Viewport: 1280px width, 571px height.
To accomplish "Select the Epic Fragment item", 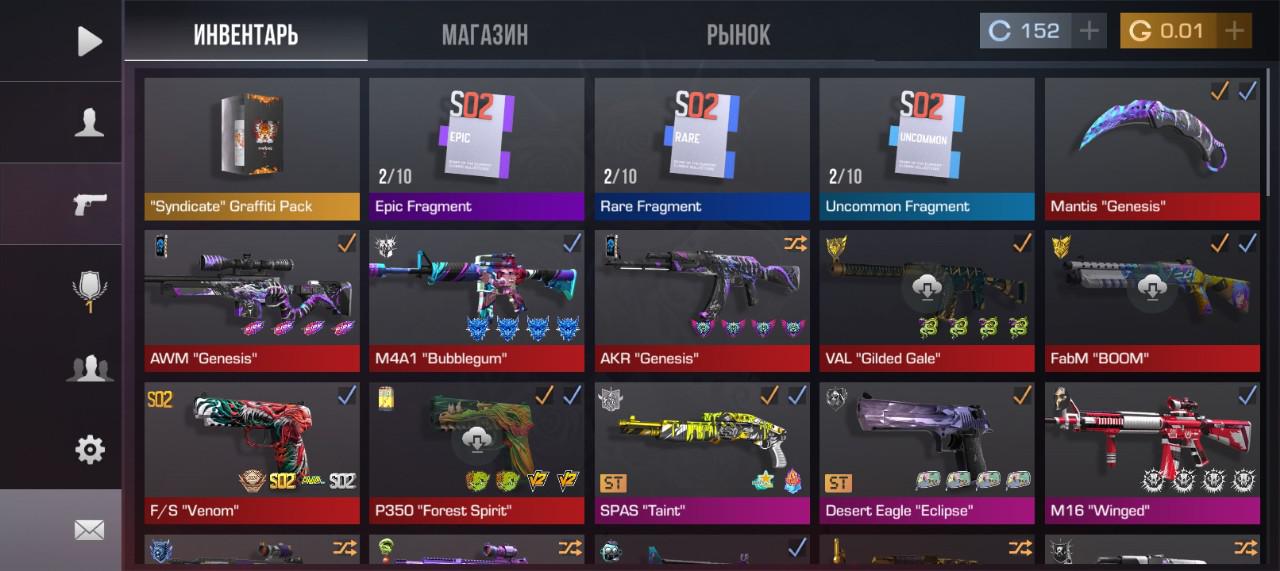I will click(476, 148).
